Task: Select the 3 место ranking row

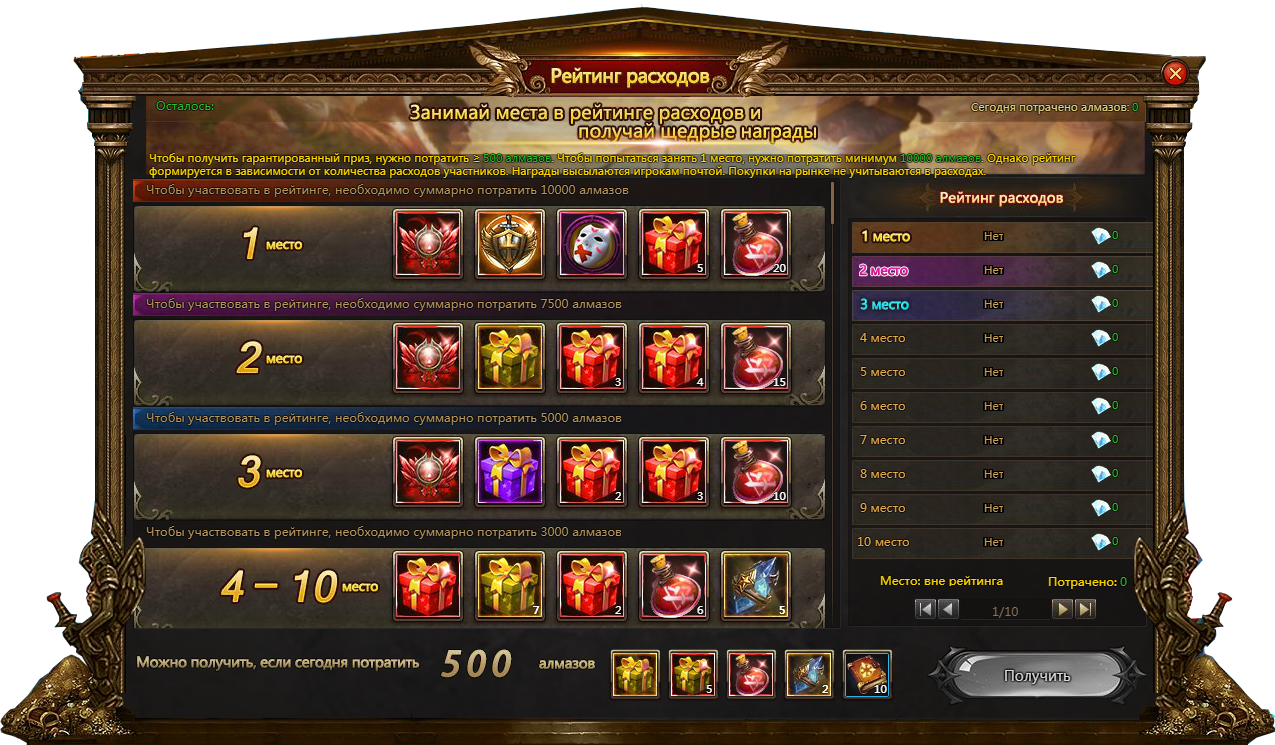Action: (x=1000, y=304)
